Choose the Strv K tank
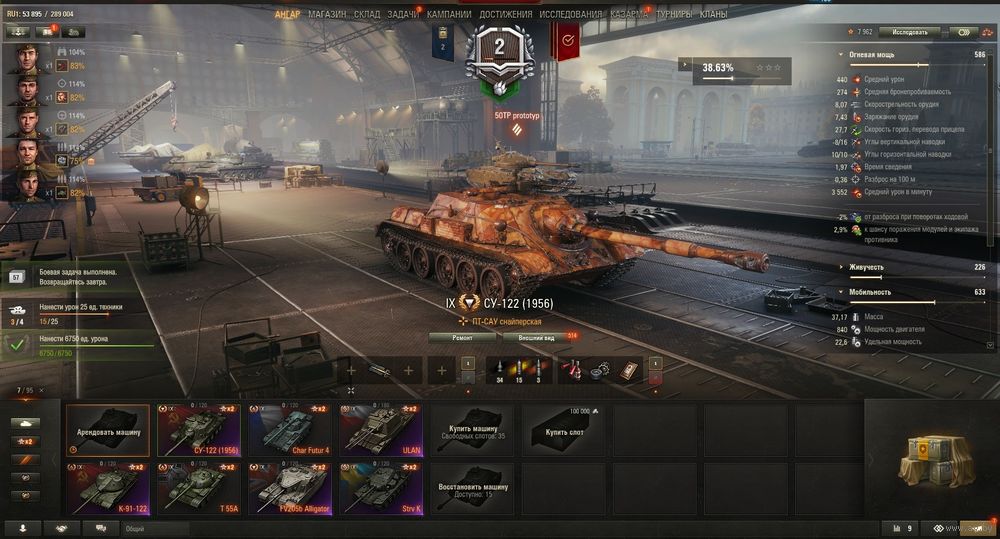 [x=380, y=488]
